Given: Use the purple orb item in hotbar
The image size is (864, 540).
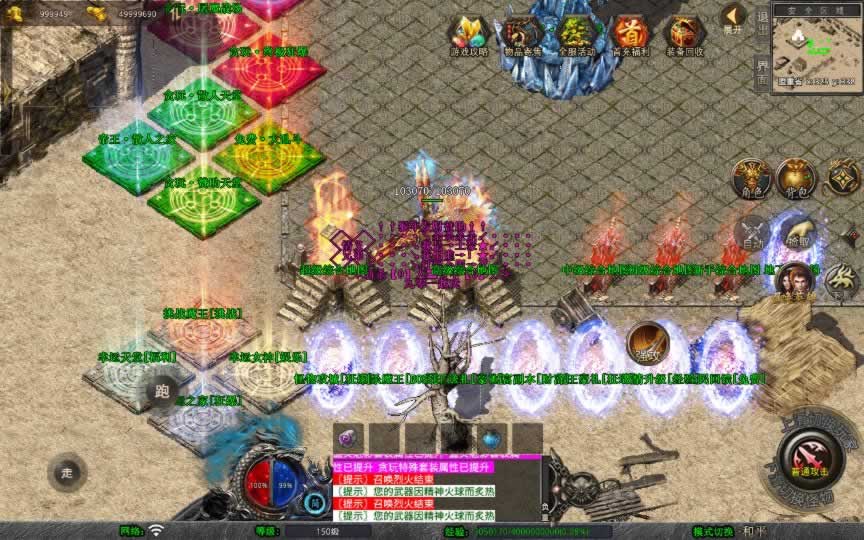Looking at the screenshot, I should pos(349,438).
